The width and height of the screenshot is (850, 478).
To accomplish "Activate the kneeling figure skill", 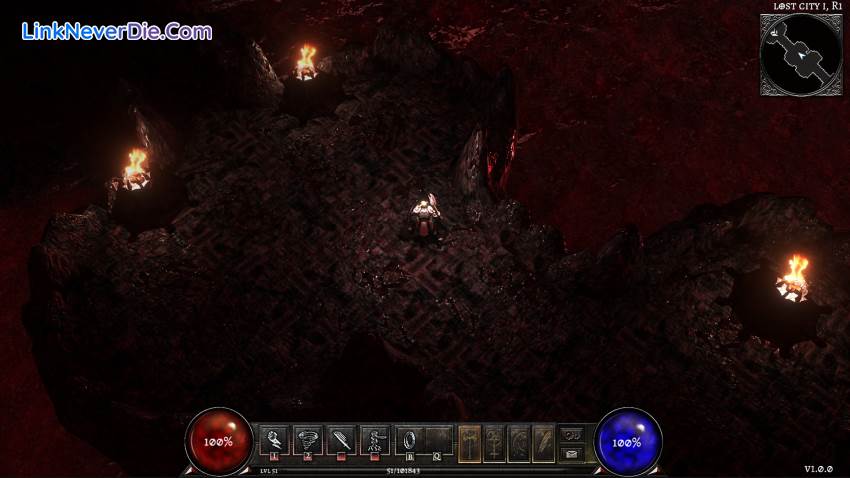I will [x=375, y=440].
